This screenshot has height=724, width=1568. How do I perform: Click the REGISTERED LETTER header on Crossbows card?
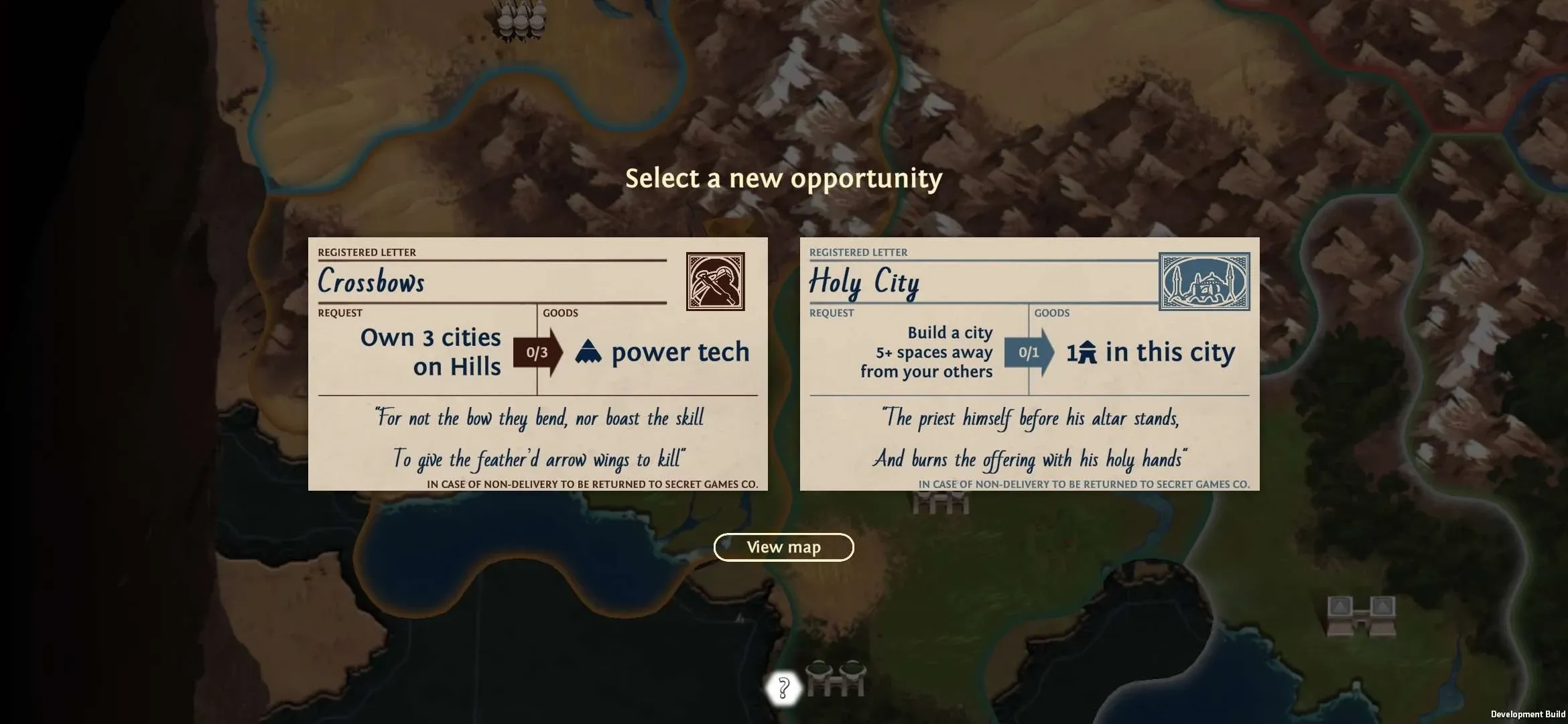pyautogui.click(x=366, y=252)
